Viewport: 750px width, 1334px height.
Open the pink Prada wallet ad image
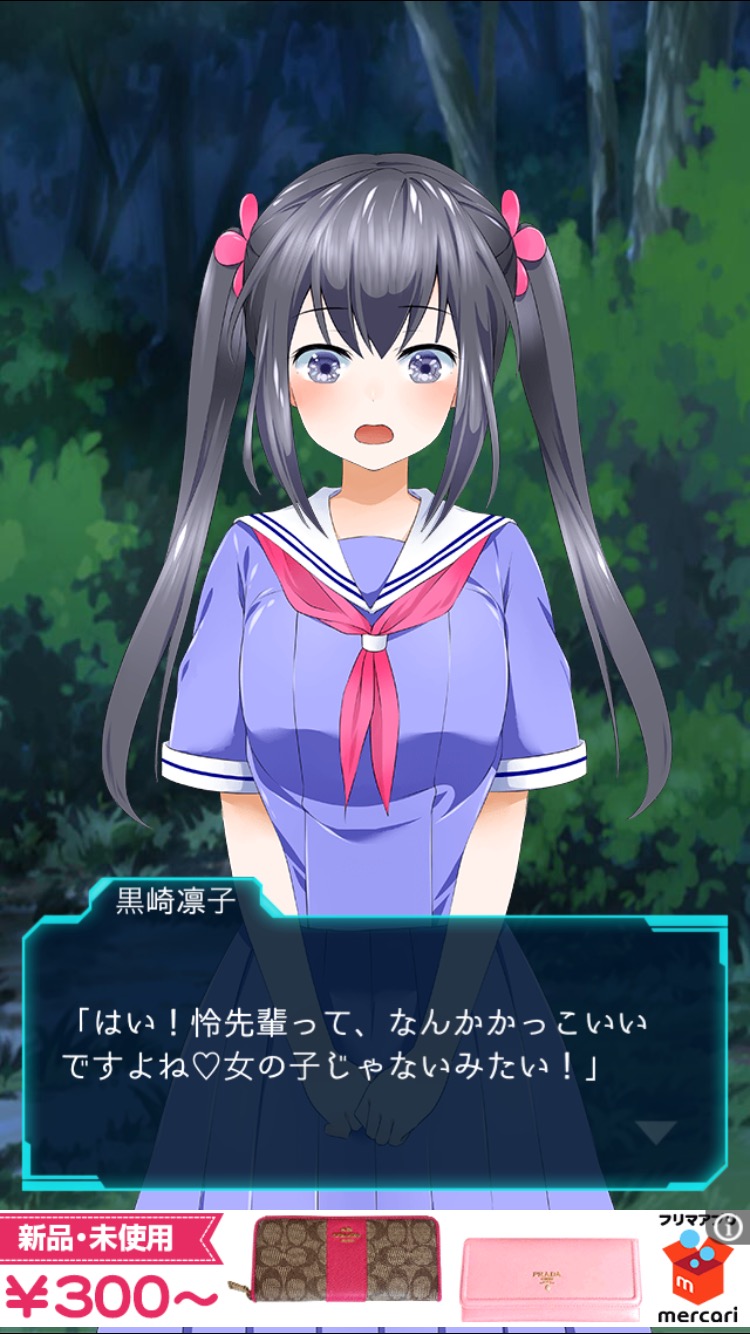(549, 1279)
